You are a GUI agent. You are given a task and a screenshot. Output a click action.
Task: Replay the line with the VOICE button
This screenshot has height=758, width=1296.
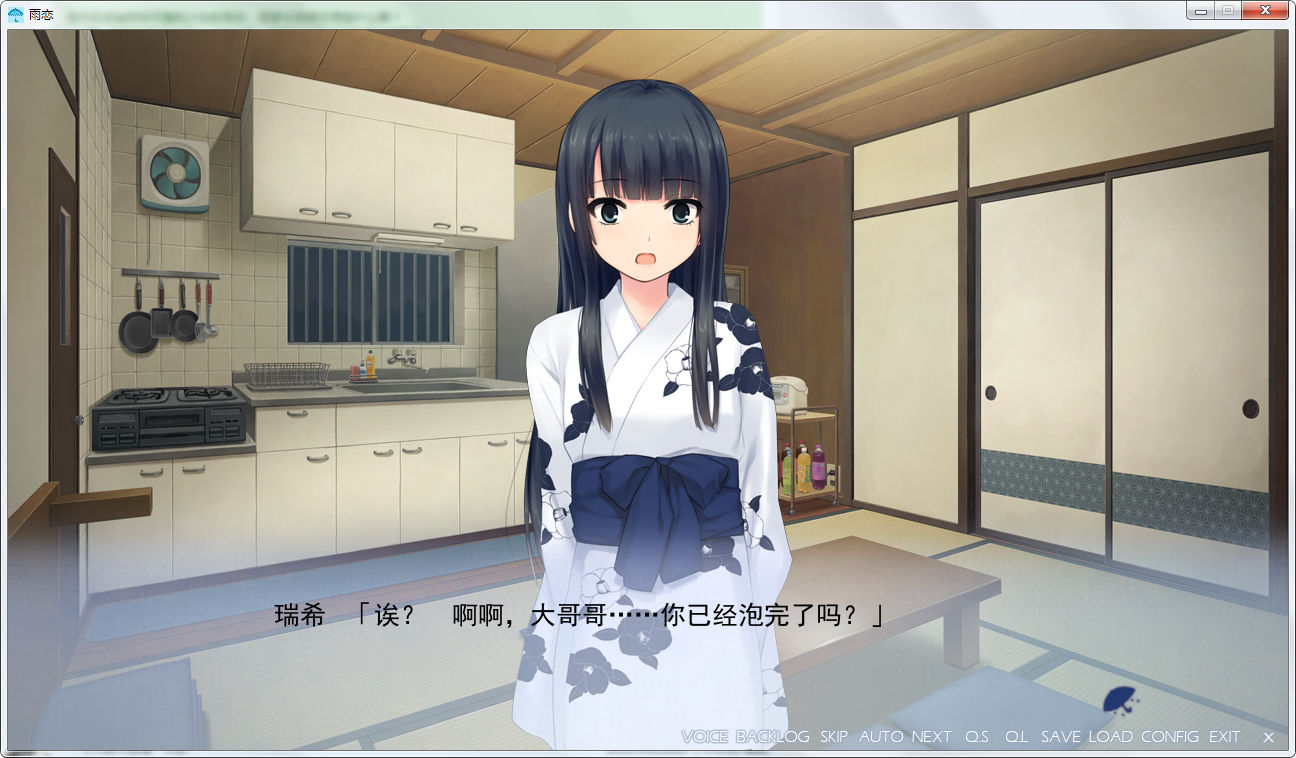pyautogui.click(x=704, y=737)
